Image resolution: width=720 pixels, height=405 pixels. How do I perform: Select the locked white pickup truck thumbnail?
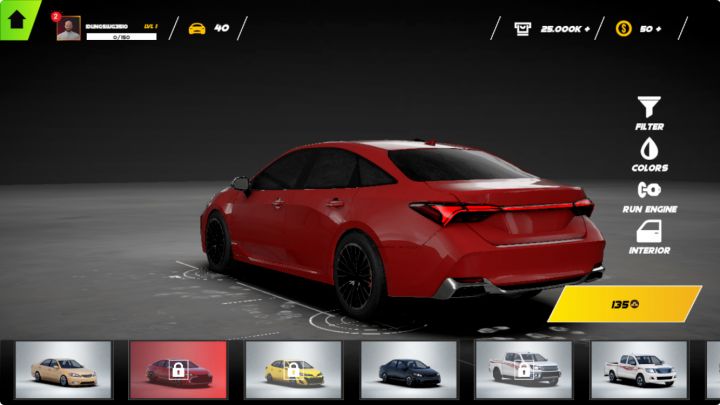point(523,370)
